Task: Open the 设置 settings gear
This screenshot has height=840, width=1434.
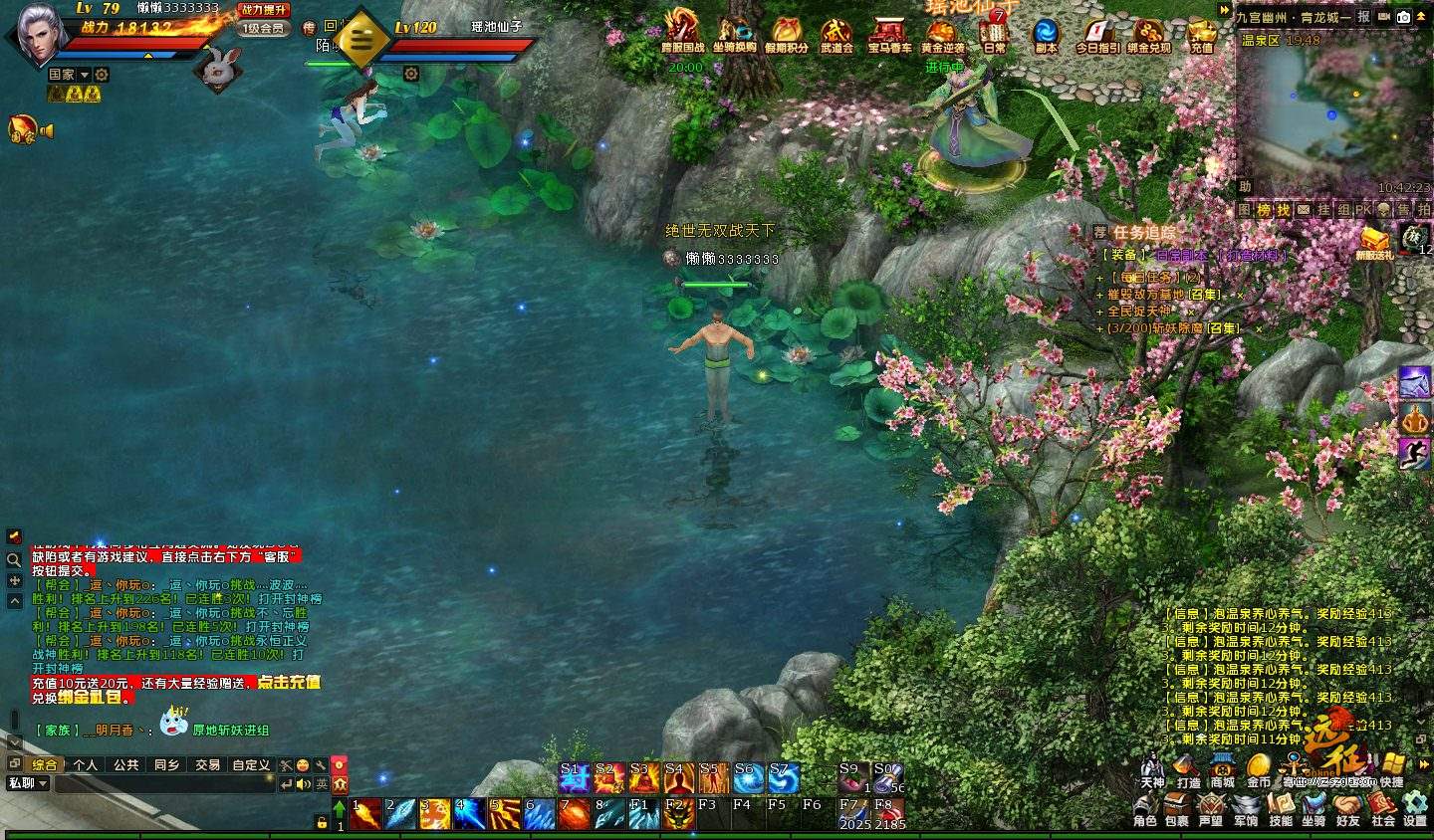Action: click(x=1415, y=807)
